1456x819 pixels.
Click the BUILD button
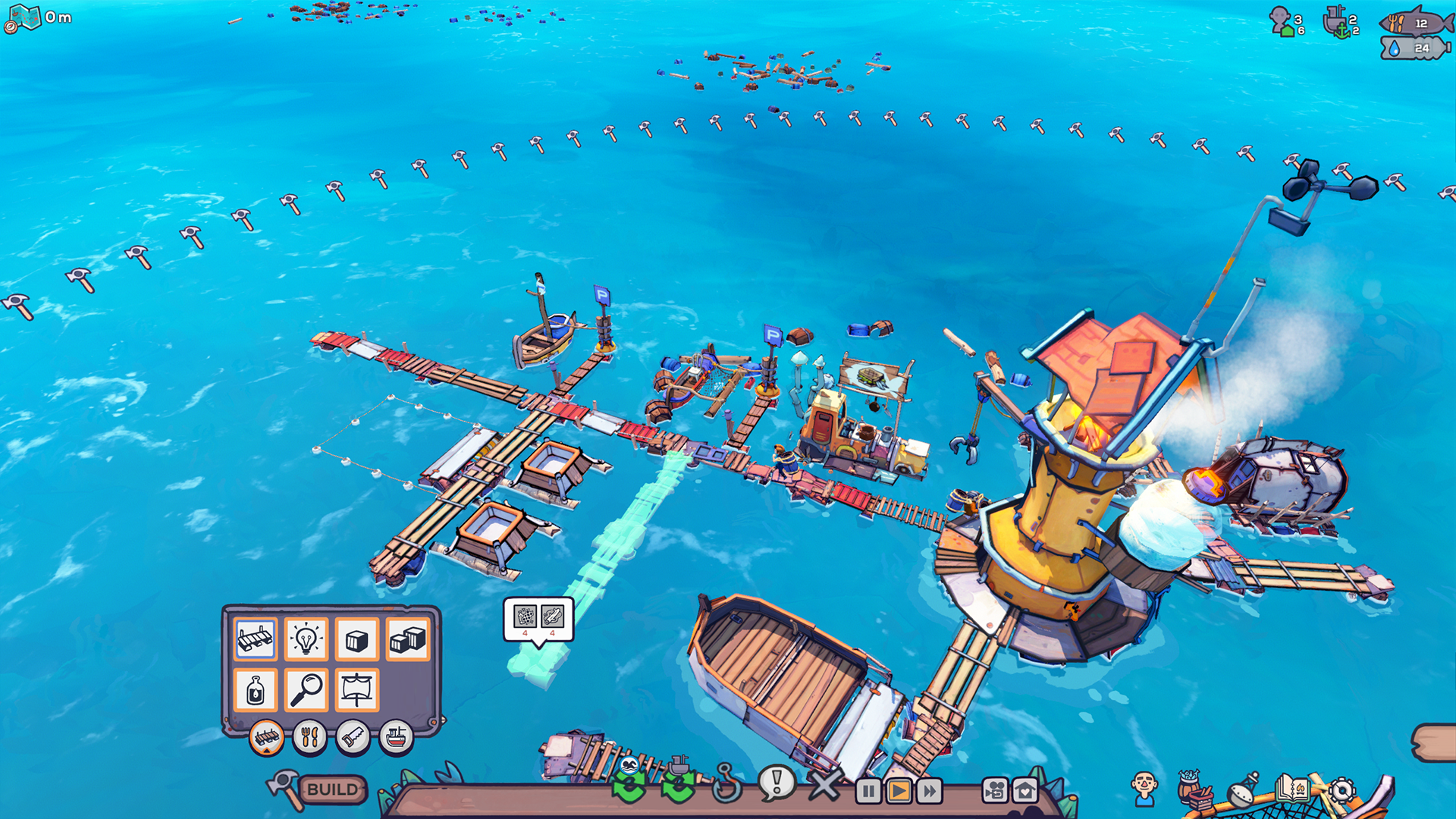[332, 789]
